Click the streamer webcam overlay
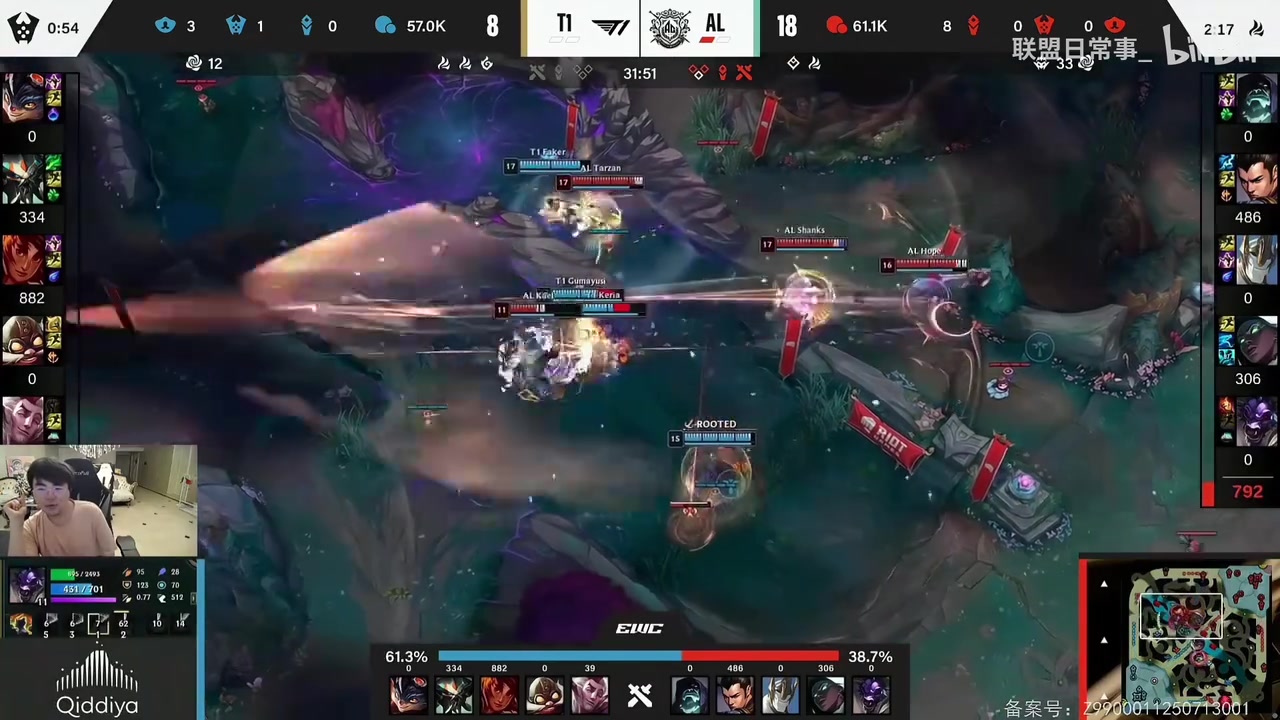This screenshot has width=1280, height=720. pyautogui.click(x=98, y=500)
